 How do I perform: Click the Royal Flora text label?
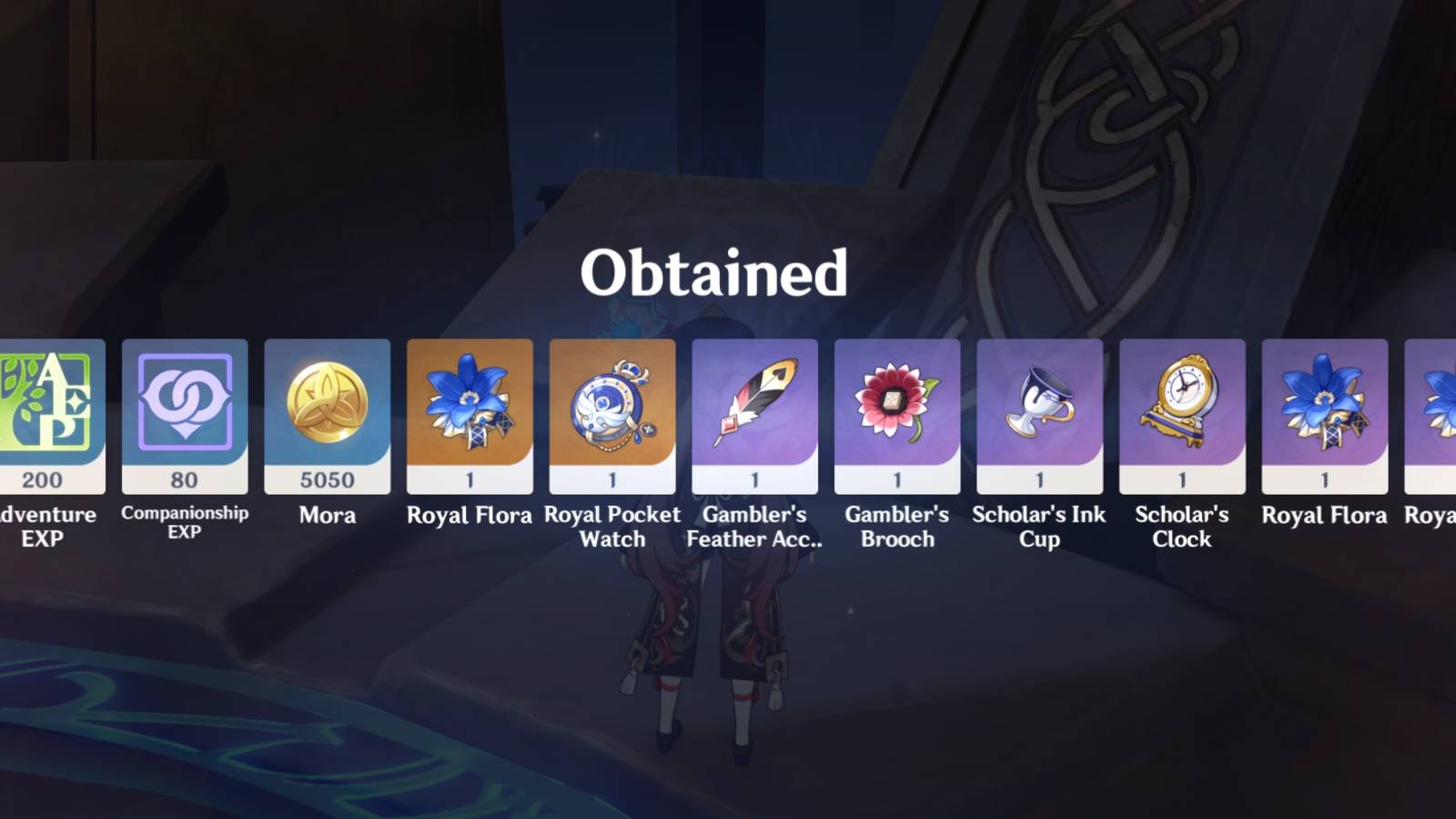(470, 515)
